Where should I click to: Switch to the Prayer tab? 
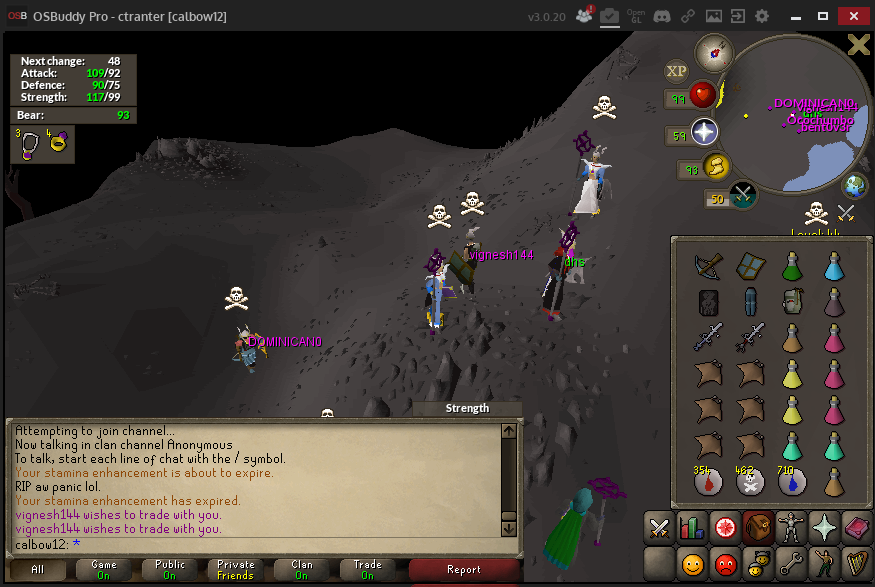tap(824, 526)
